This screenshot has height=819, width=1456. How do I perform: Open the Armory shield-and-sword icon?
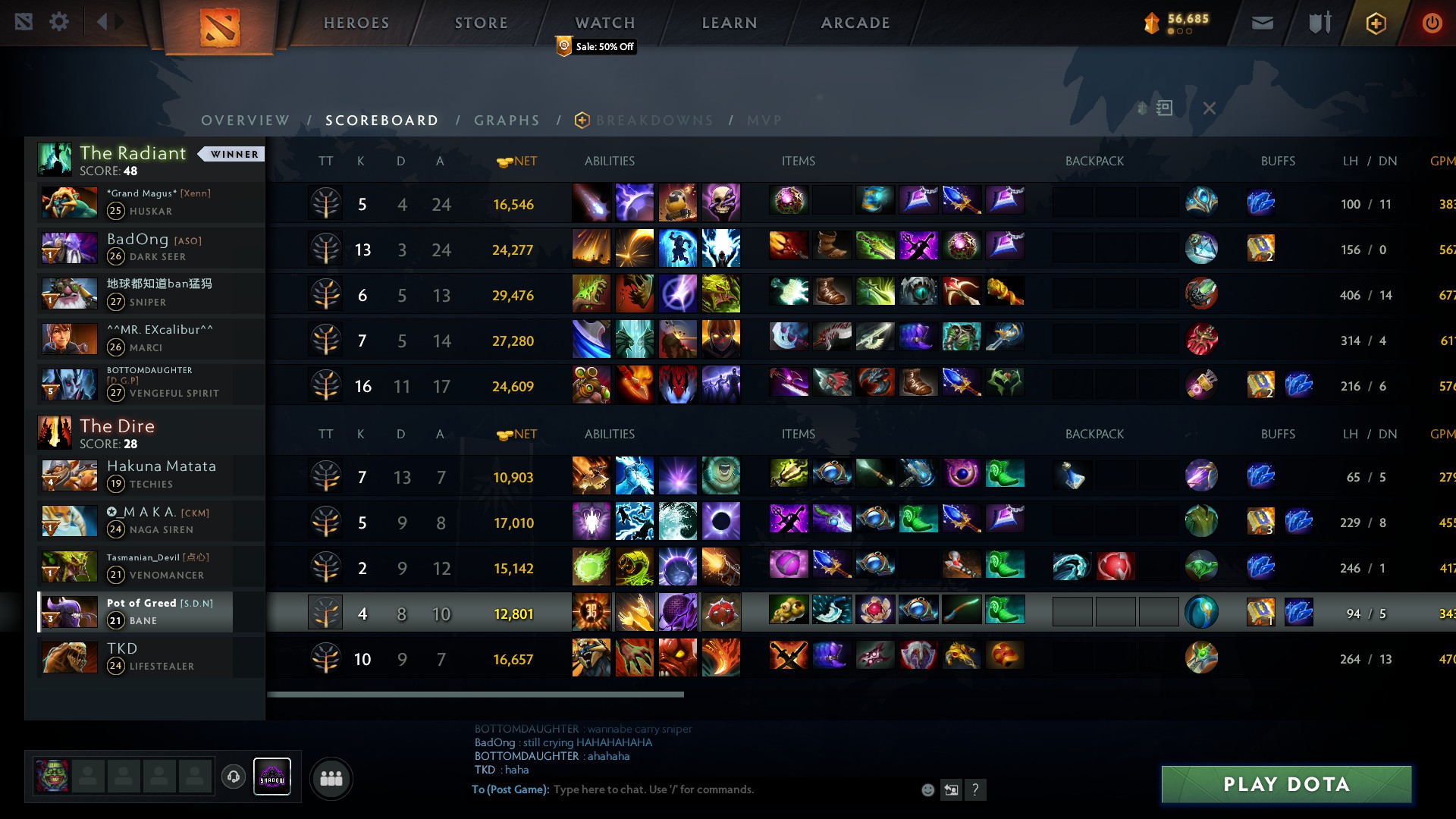pos(1318,22)
